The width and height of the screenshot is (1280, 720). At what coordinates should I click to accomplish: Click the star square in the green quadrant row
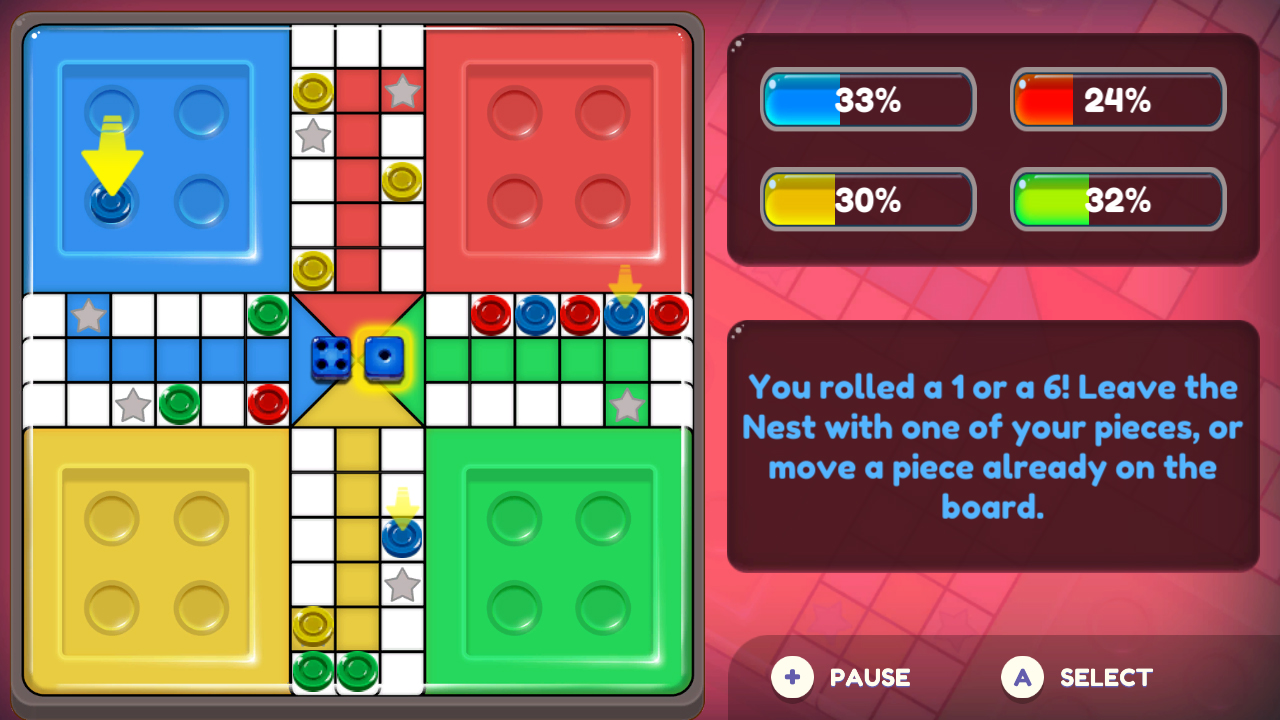627,406
